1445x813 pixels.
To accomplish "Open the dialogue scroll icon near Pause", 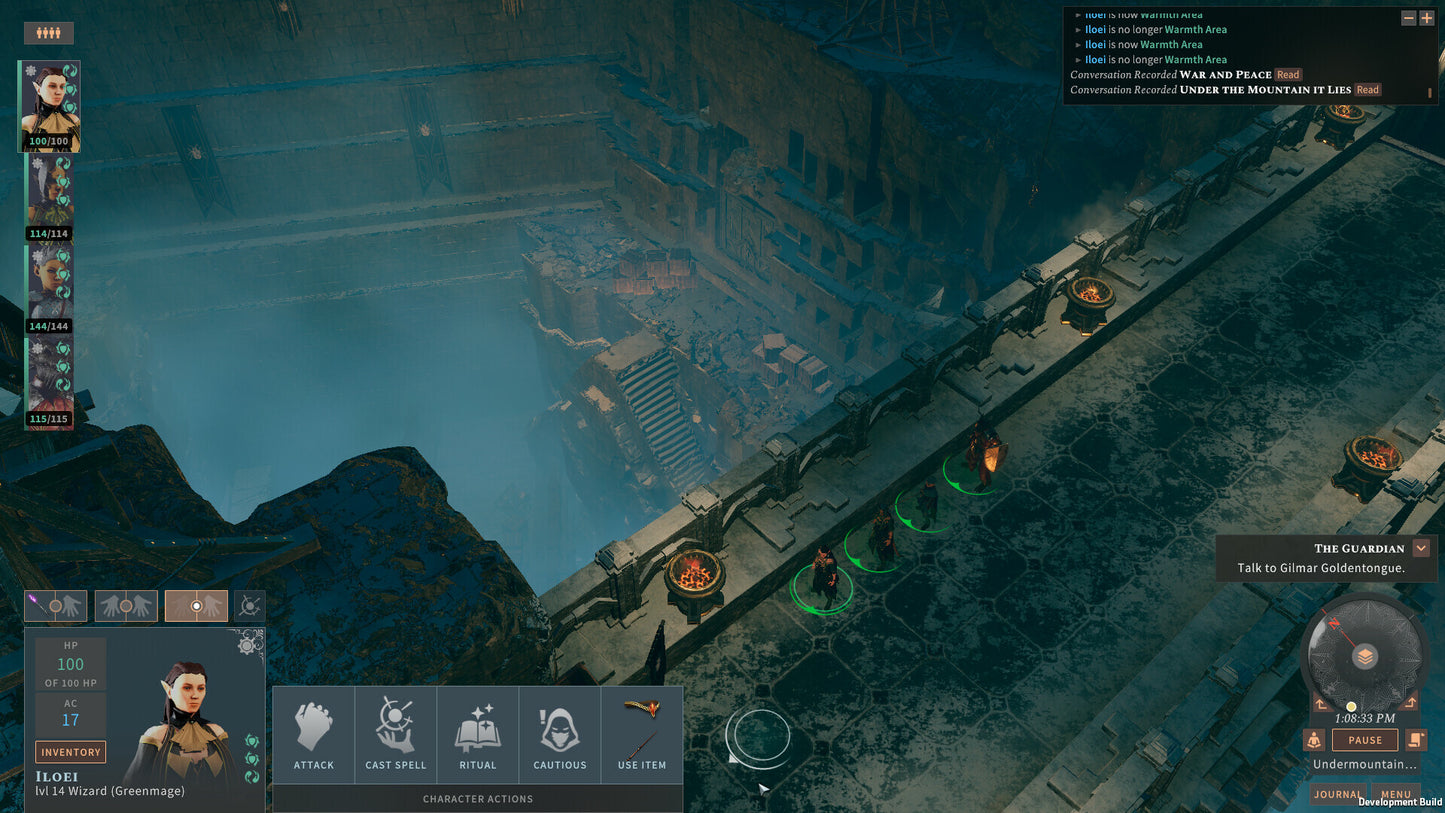I will click(1416, 740).
